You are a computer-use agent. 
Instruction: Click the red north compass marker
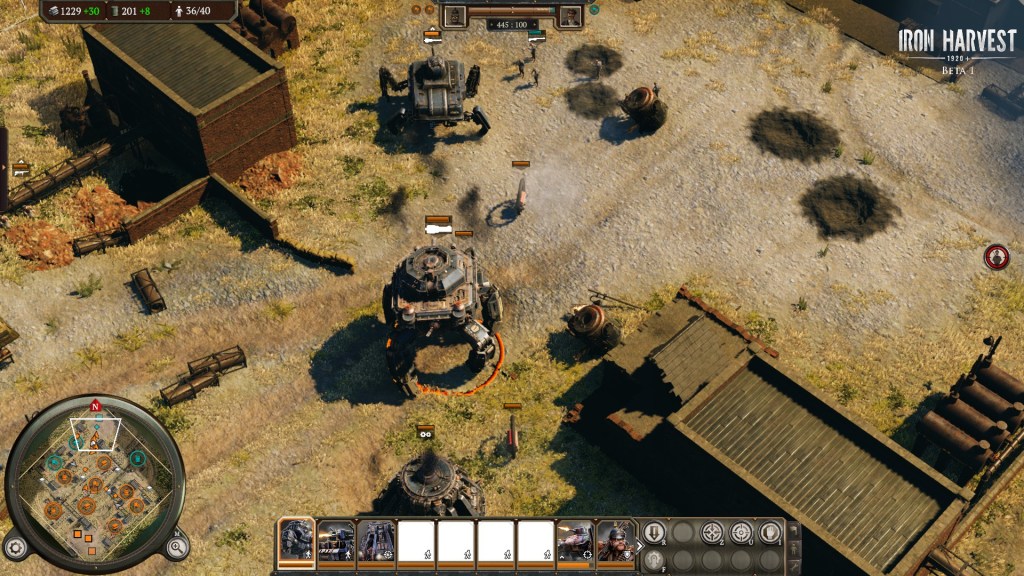(95, 406)
